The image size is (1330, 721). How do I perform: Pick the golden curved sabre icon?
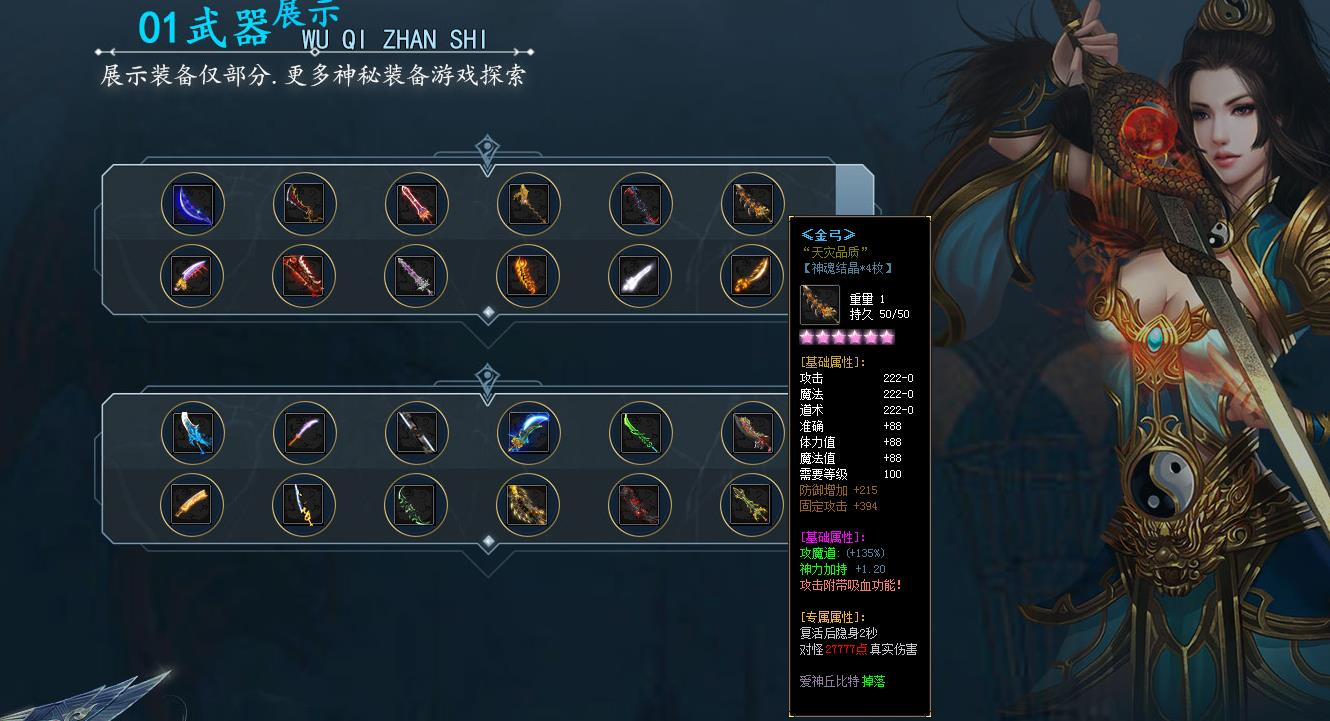[x=752, y=276]
